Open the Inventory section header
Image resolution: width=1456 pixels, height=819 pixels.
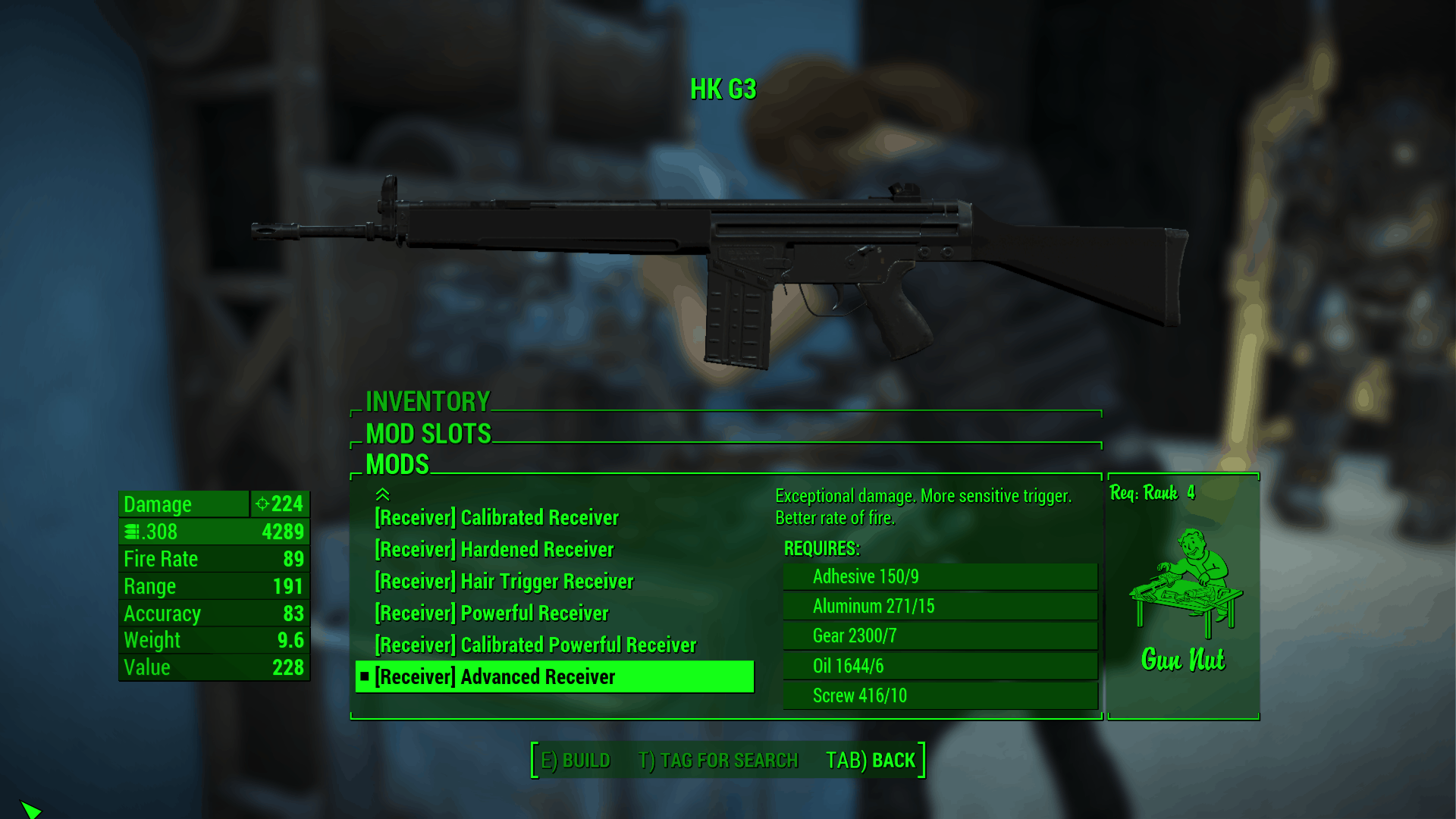coord(428,401)
